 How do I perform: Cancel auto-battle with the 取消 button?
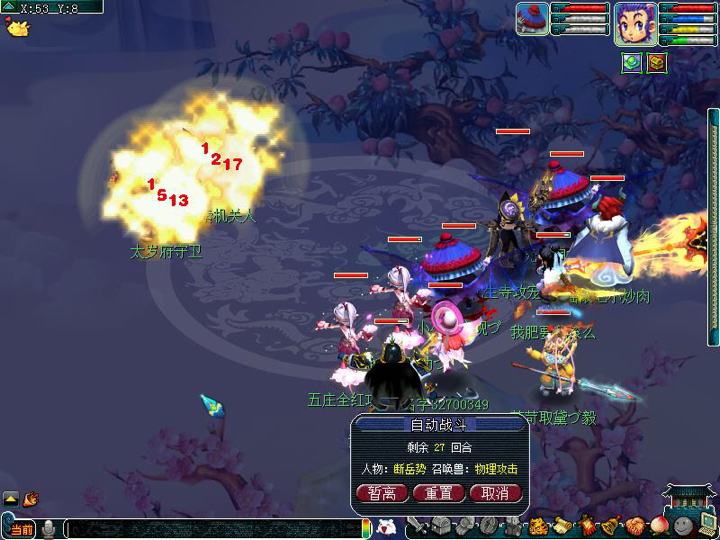point(495,493)
